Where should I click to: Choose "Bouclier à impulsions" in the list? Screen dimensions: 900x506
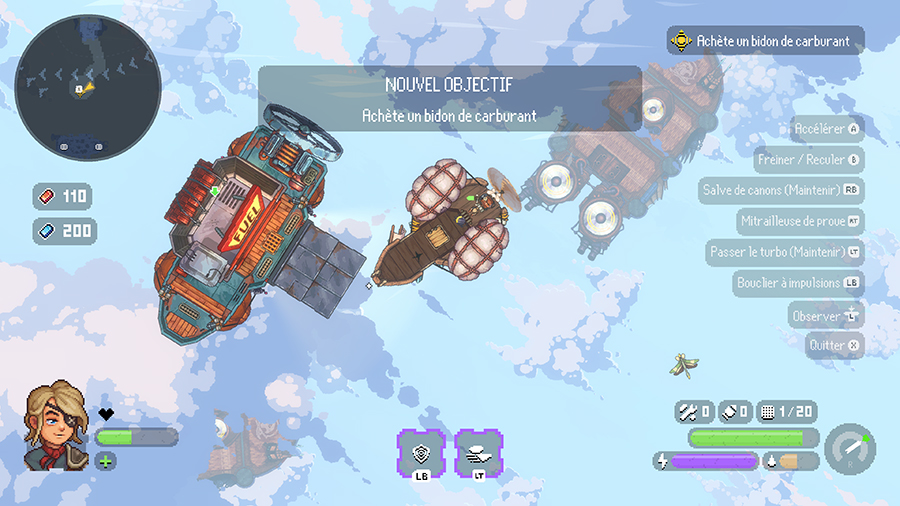pyautogui.click(x=797, y=283)
